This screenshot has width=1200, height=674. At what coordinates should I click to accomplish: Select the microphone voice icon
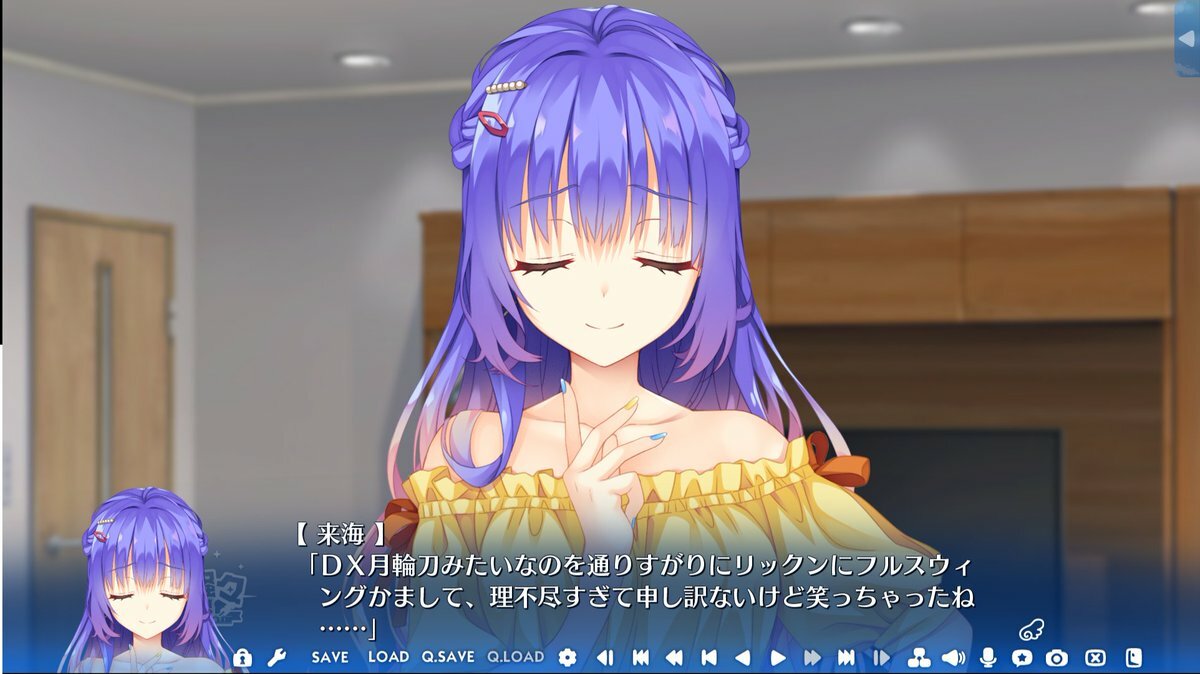(988, 657)
